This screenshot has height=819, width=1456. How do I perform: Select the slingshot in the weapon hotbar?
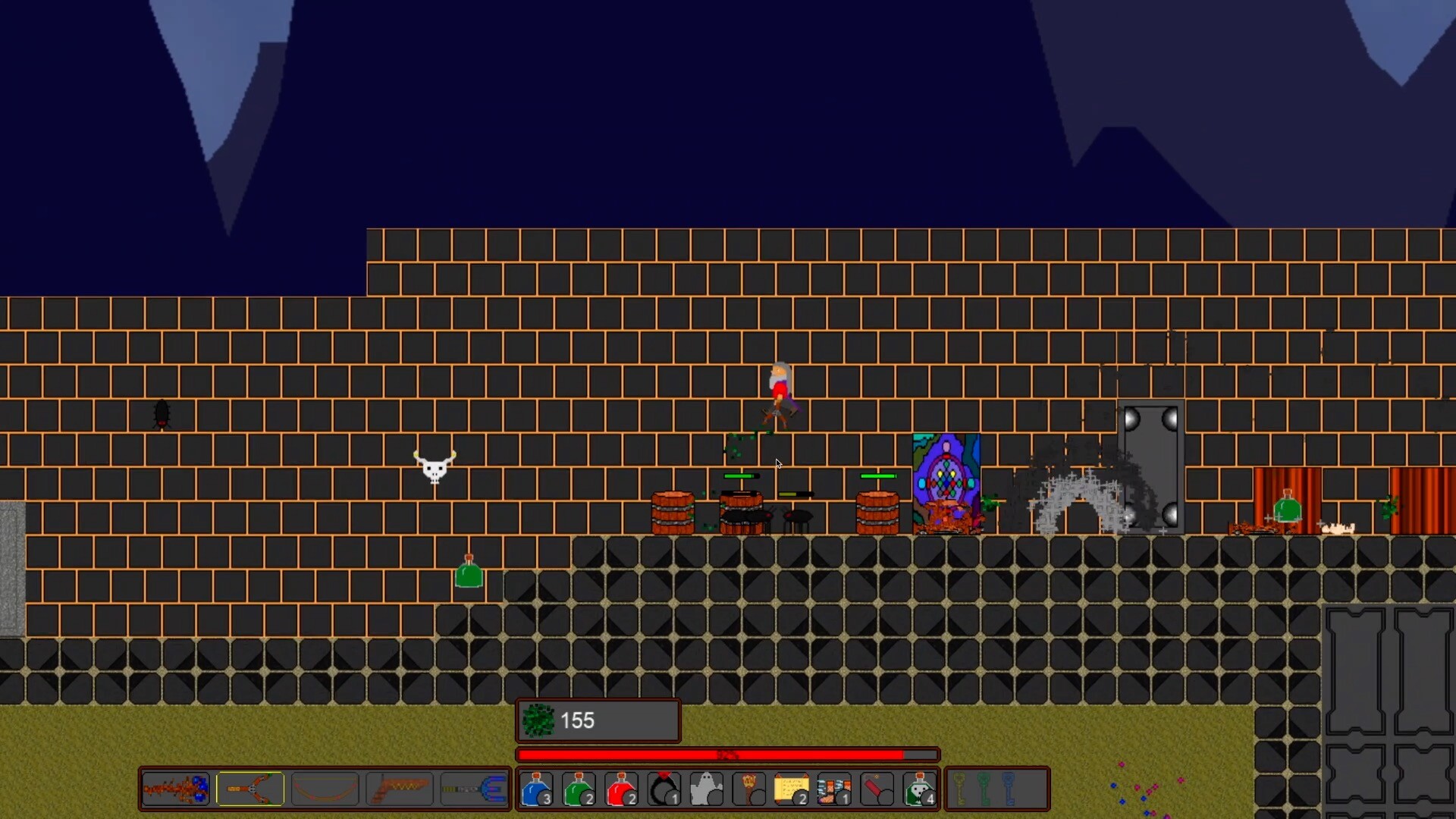point(250,789)
